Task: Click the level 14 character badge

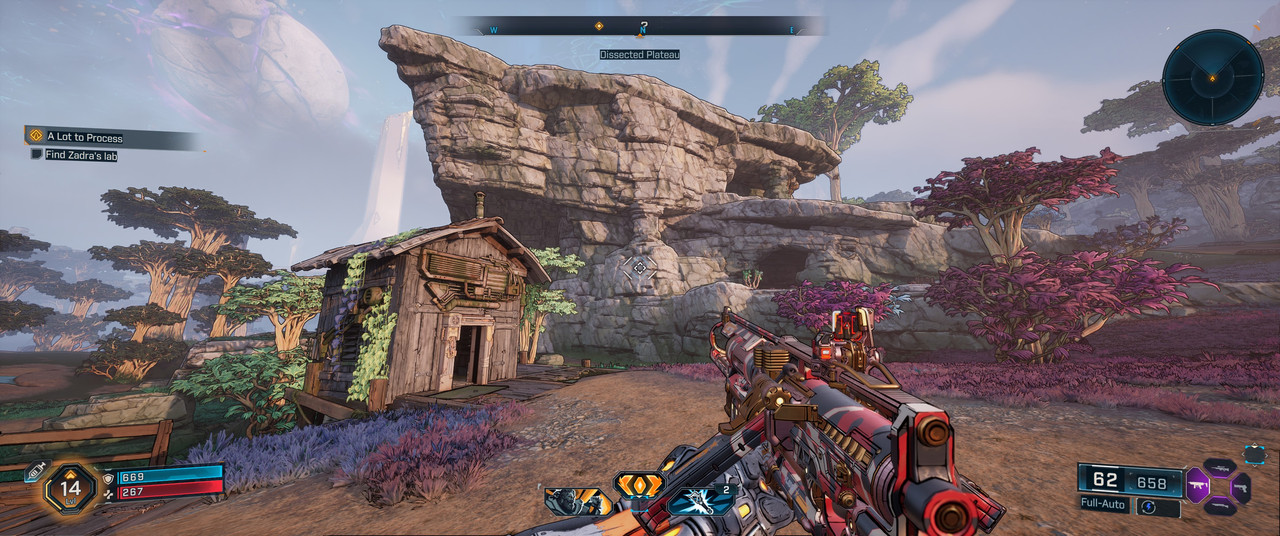Action: [x=70, y=489]
